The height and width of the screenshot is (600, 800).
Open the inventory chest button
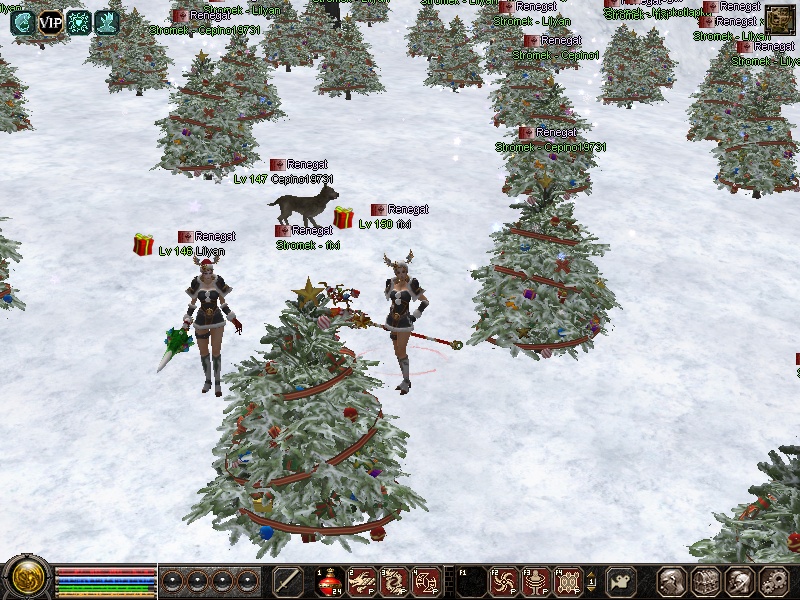coord(706,581)
